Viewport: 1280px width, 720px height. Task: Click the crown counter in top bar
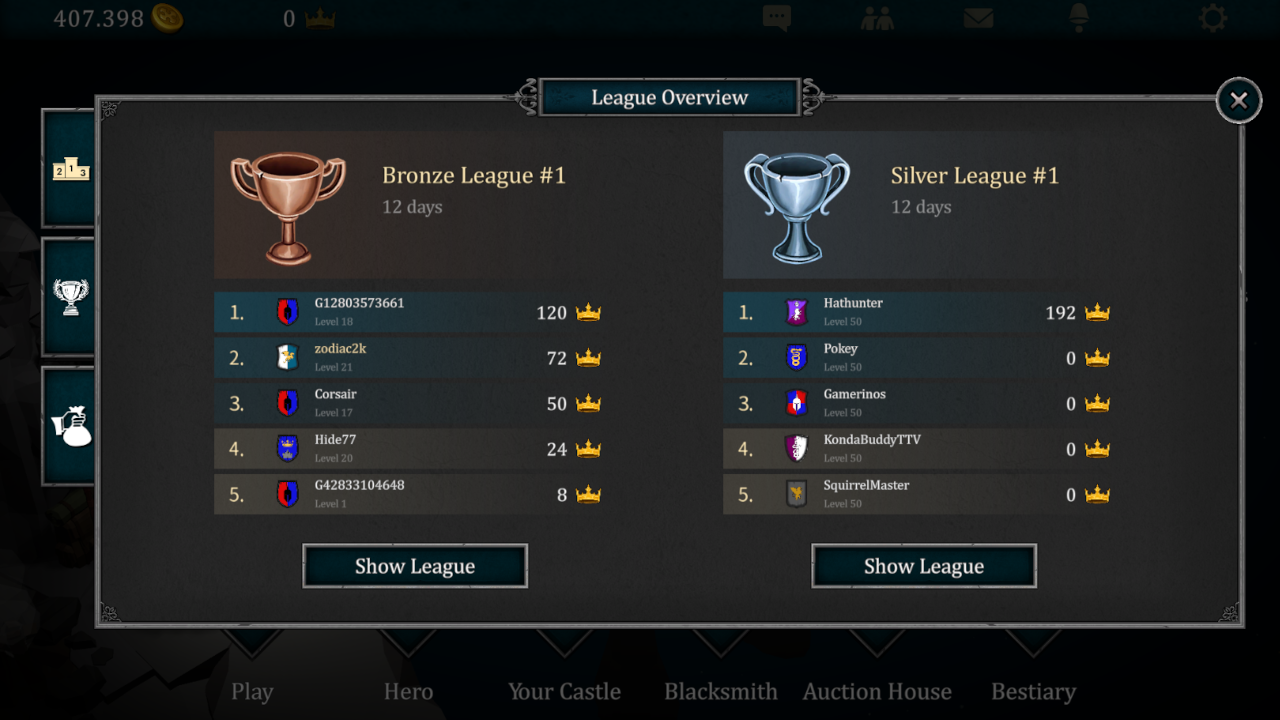305,17
